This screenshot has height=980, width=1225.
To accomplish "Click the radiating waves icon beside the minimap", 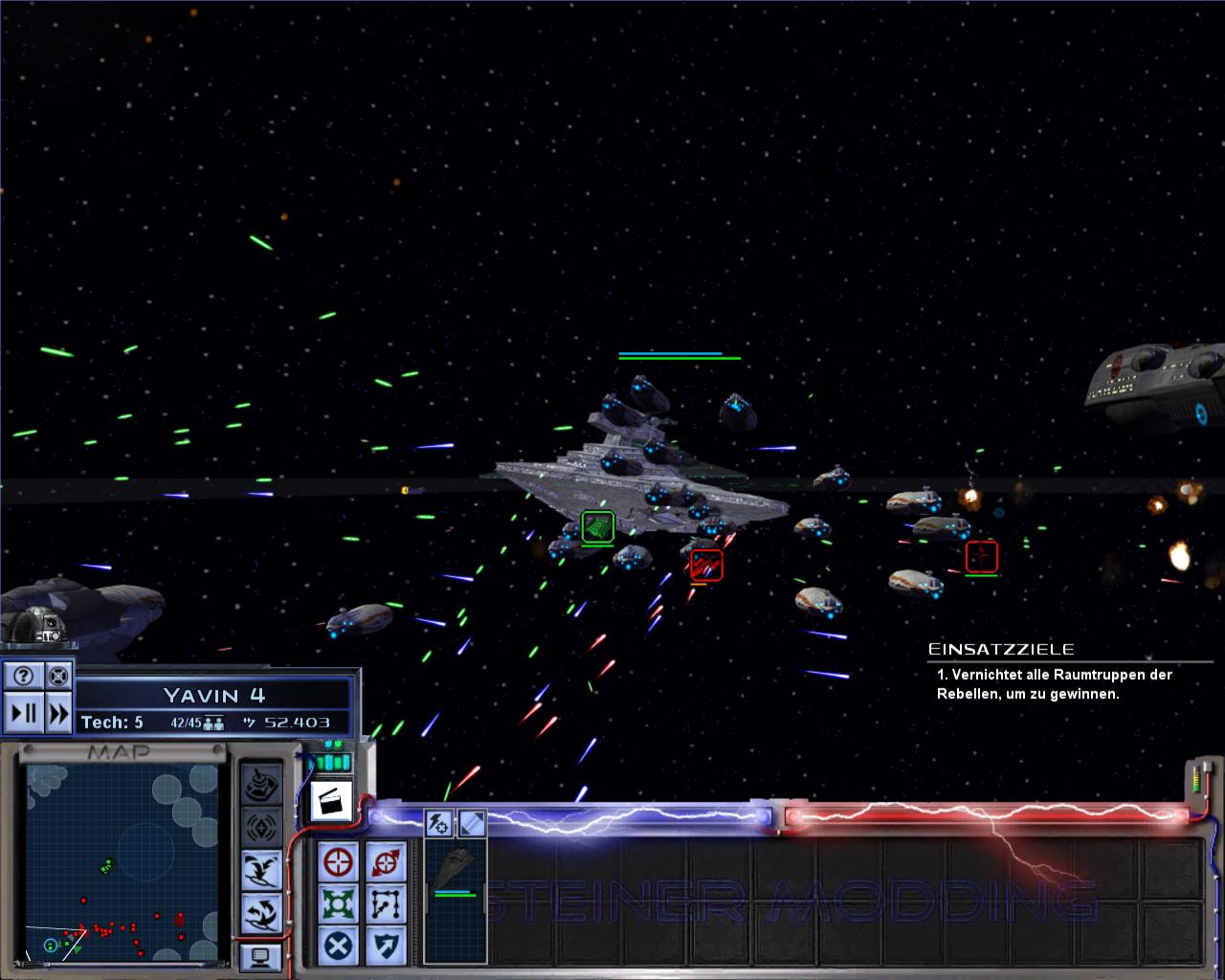I will coord(261,827).
